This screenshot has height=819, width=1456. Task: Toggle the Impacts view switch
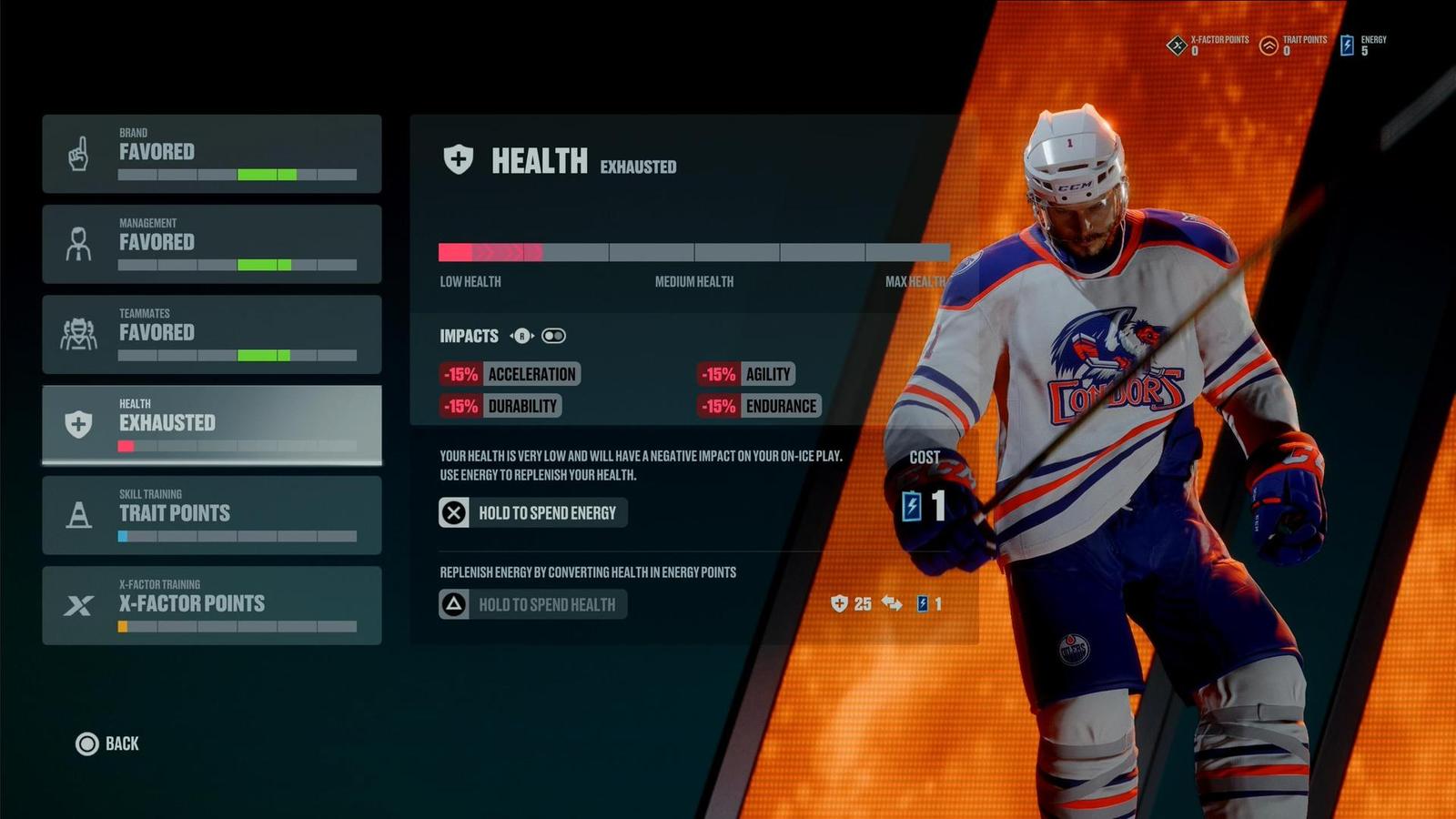click(x=553, y=336)
